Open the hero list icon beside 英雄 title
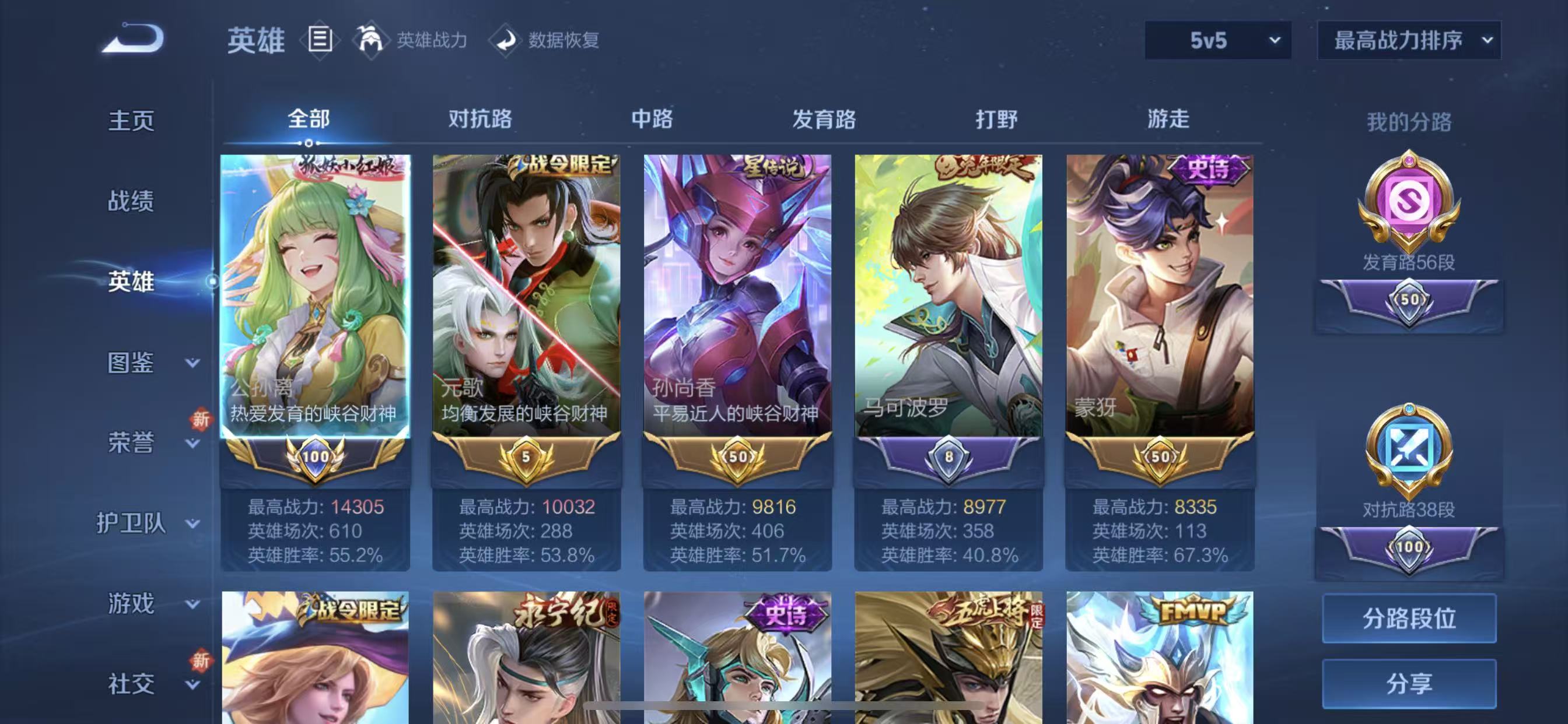Screen dimensions: 1568x724 click(x=317, y=40)
